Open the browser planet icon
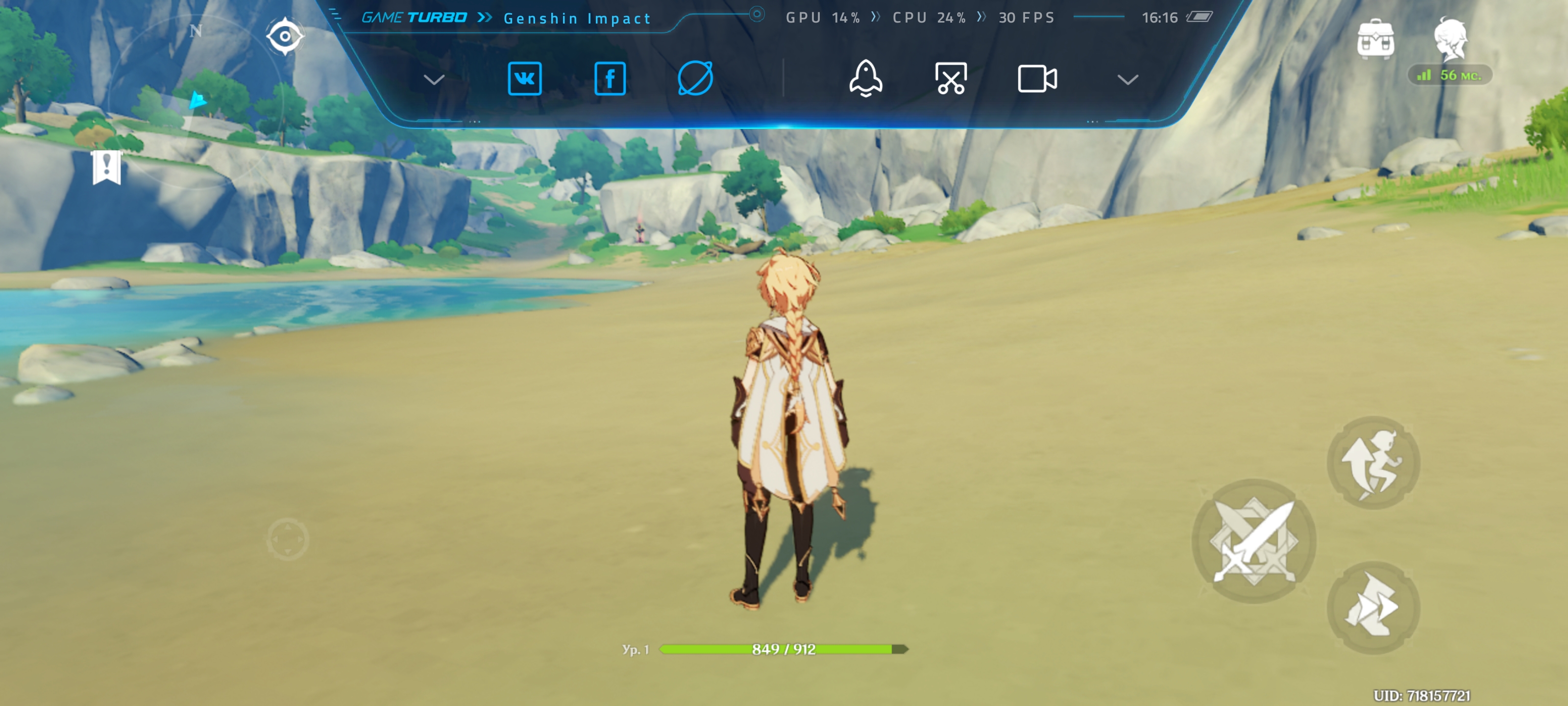Viewport: 1568px width, 706px height. click(x=695, y=78)
